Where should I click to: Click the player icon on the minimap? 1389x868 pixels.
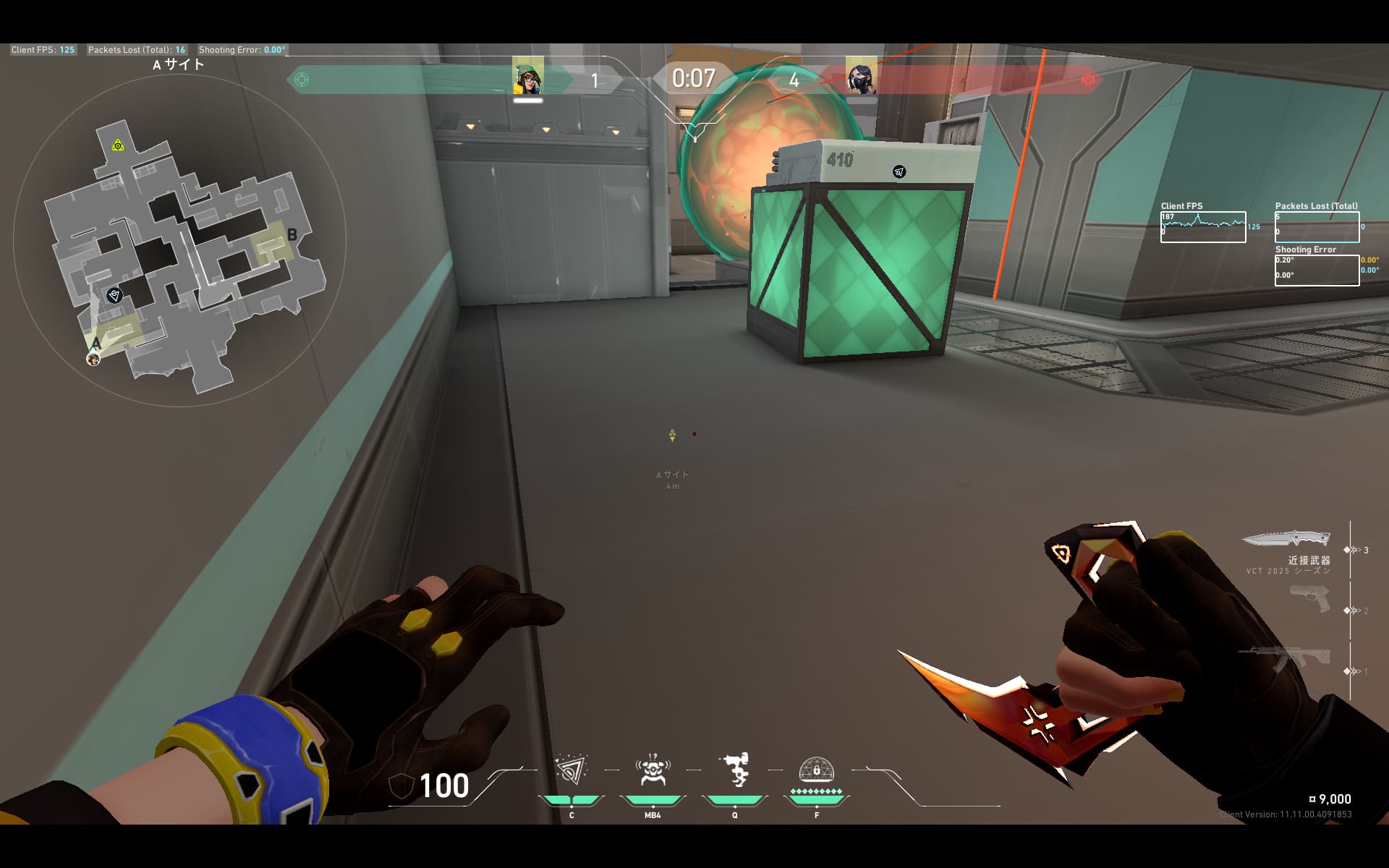pos(93,359)
